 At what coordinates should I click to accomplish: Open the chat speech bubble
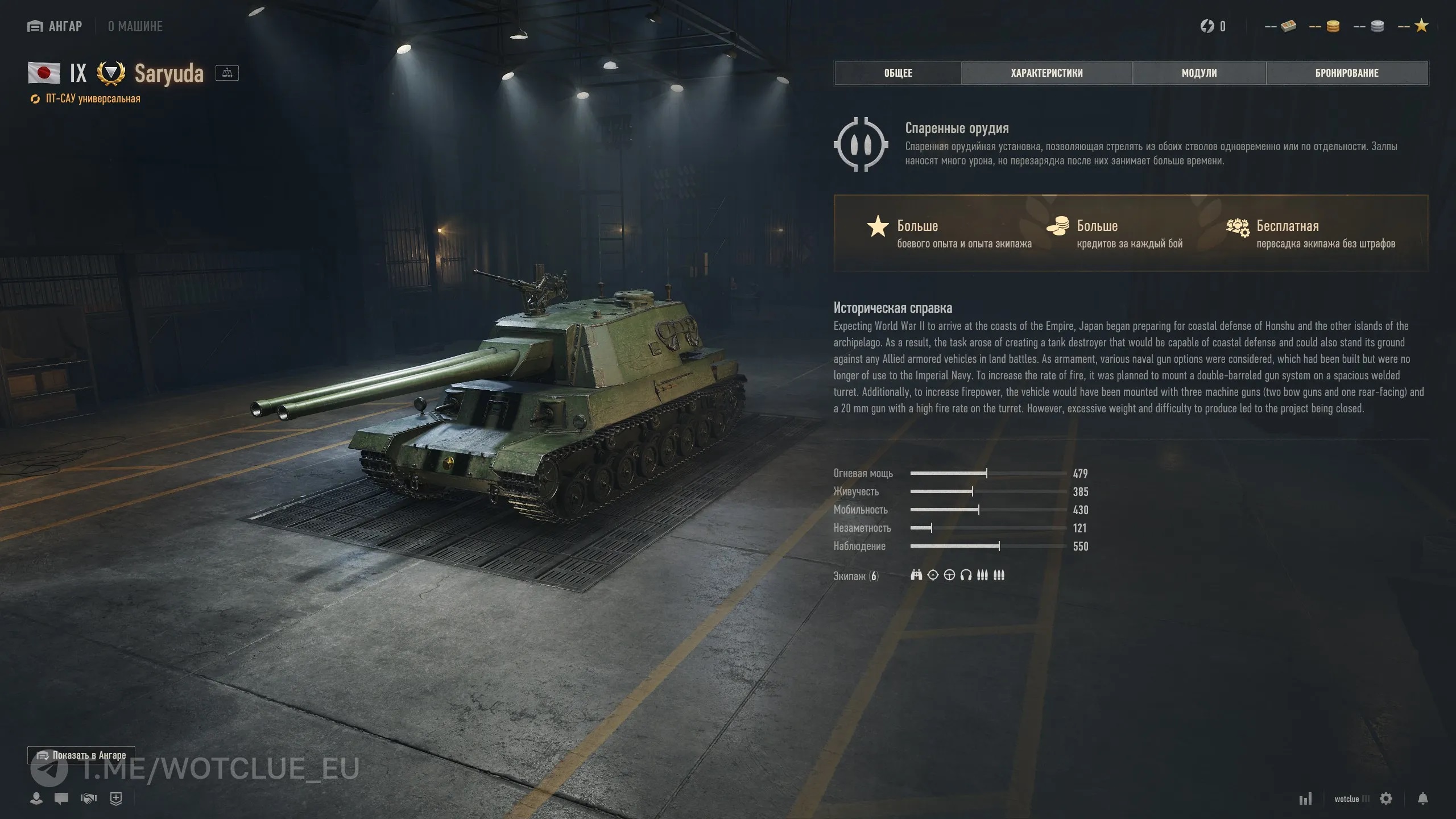61,799
